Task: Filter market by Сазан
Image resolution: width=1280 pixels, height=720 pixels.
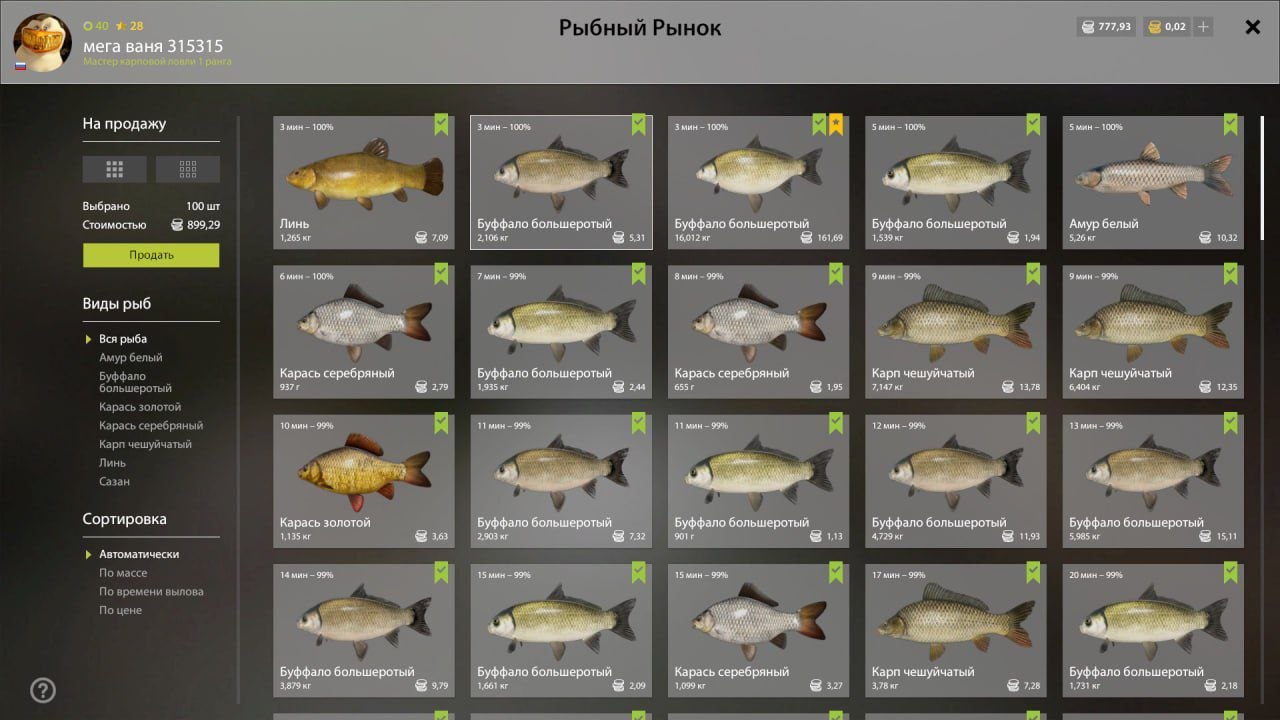Action: 114,482
